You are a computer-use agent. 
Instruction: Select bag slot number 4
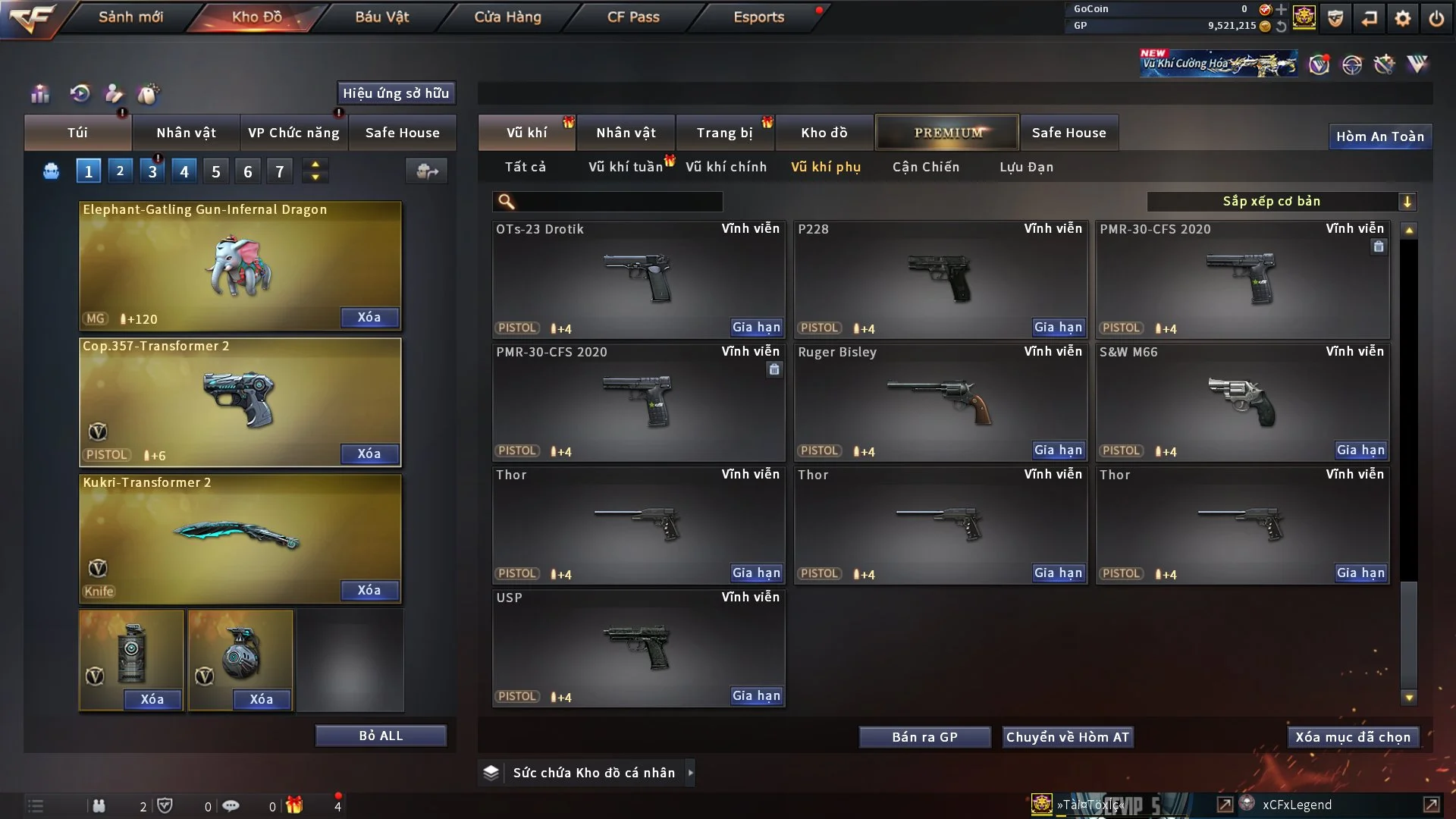[x=184, y=171]
